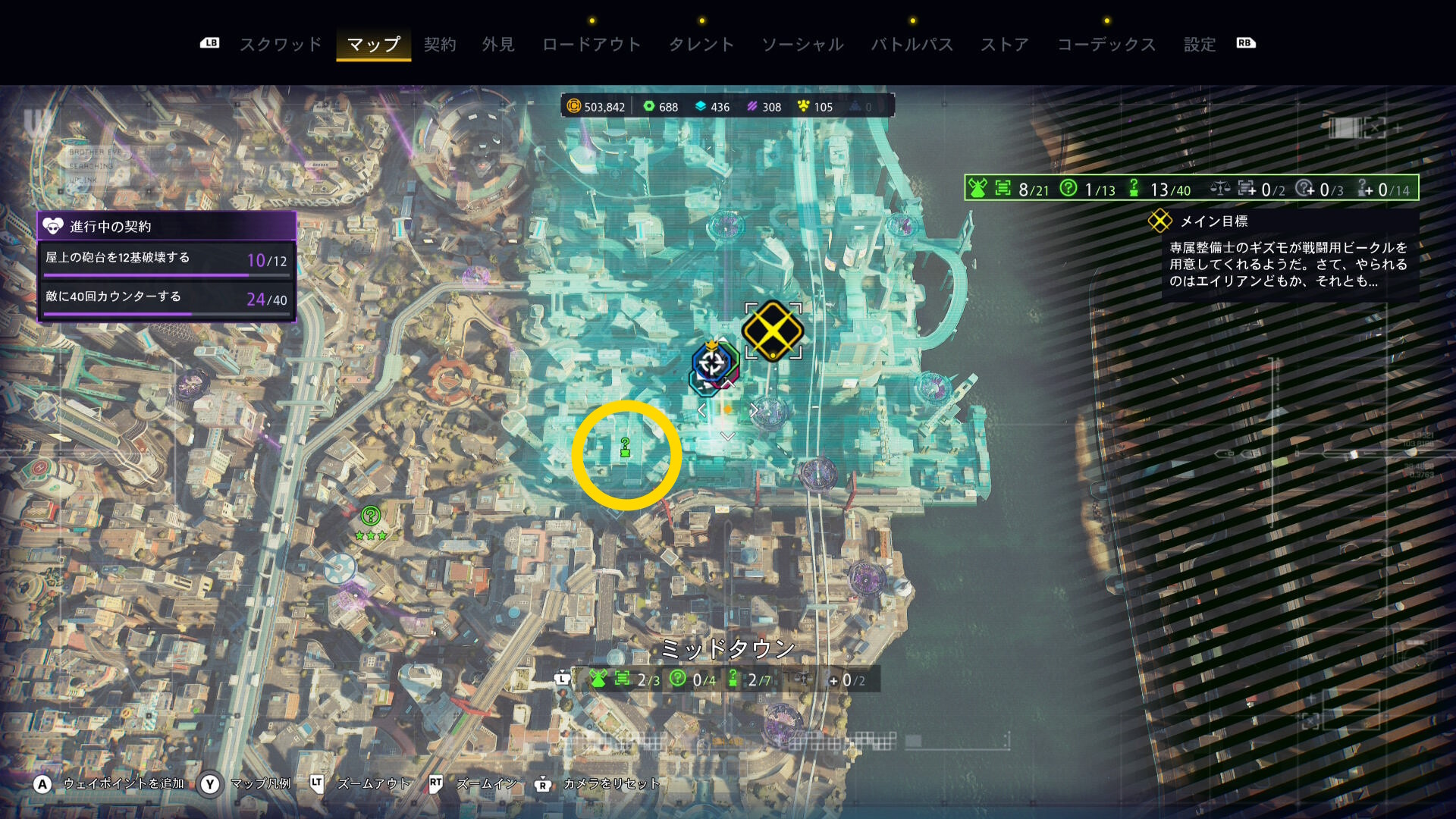This screenshot has width=1456, height=819.
Task: Select the rooftop turret contract row
Action: (x=166, y=260)
